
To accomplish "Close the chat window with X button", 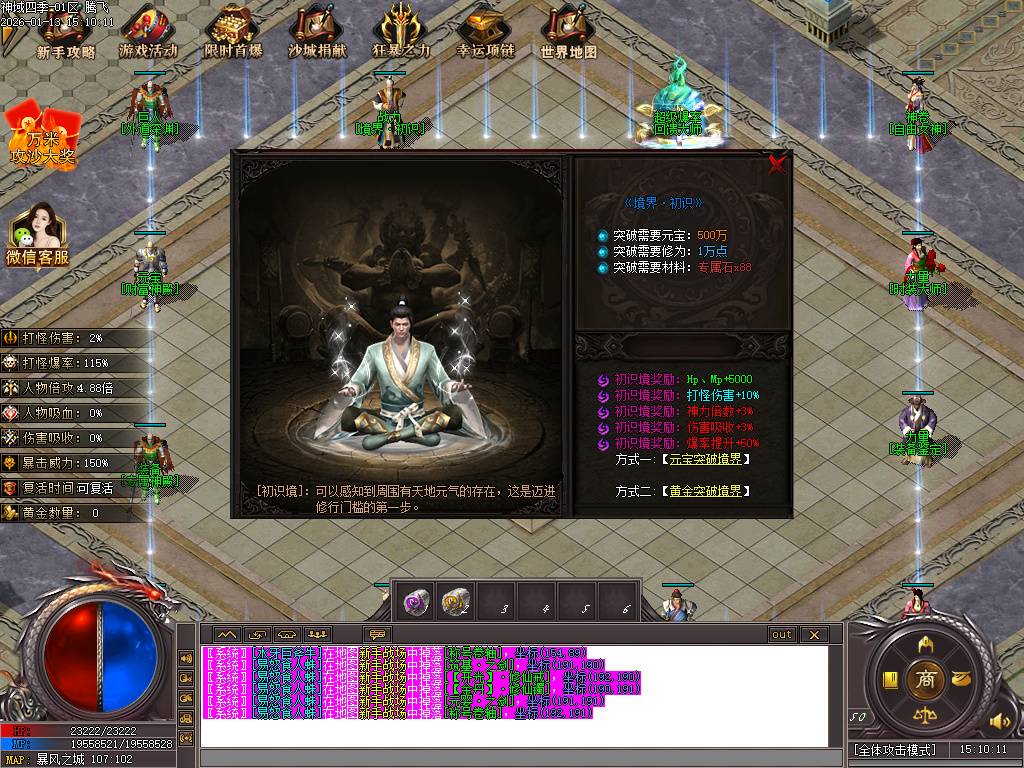I will 814,634.
